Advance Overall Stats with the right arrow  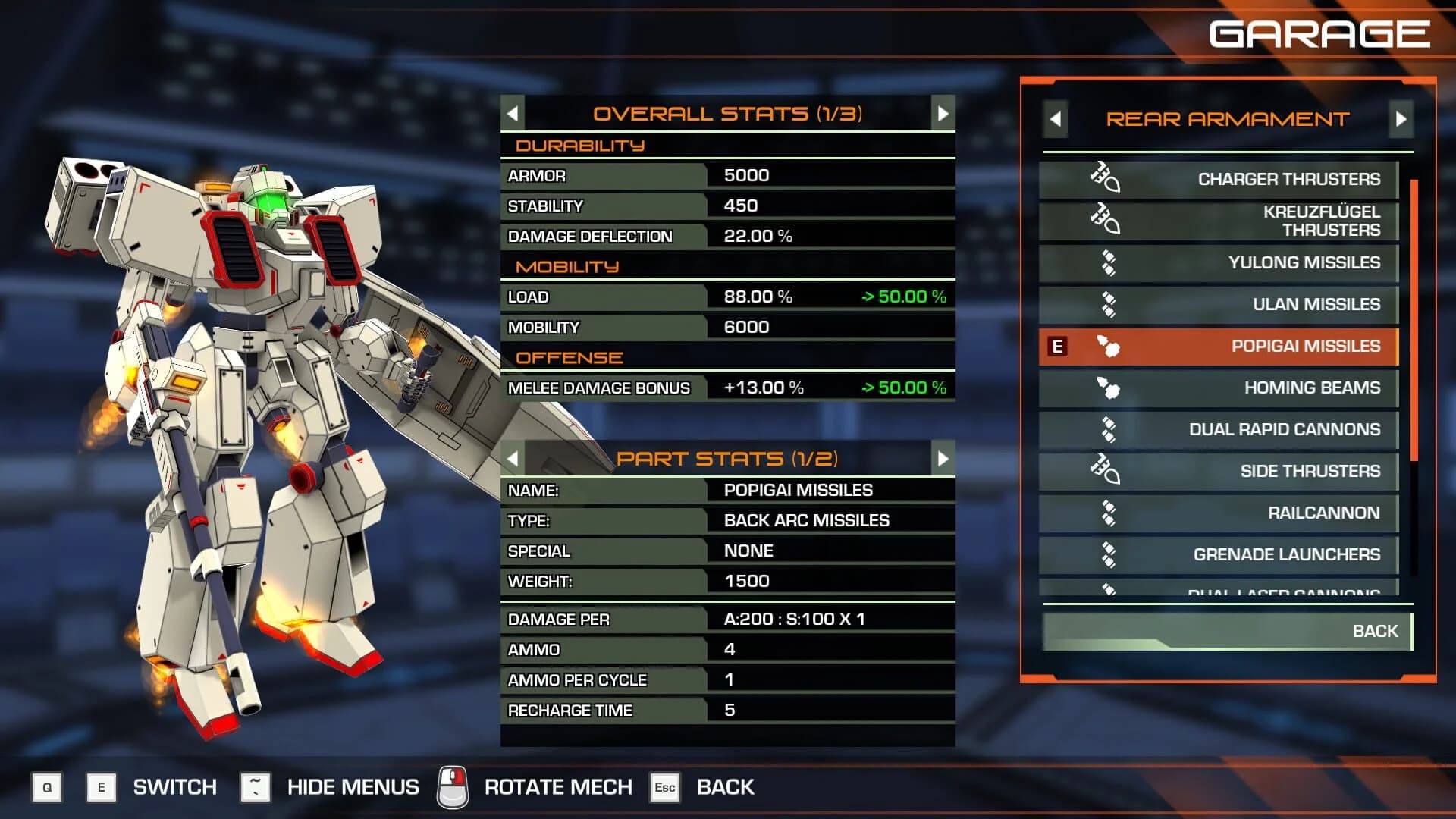pos(942,112)
